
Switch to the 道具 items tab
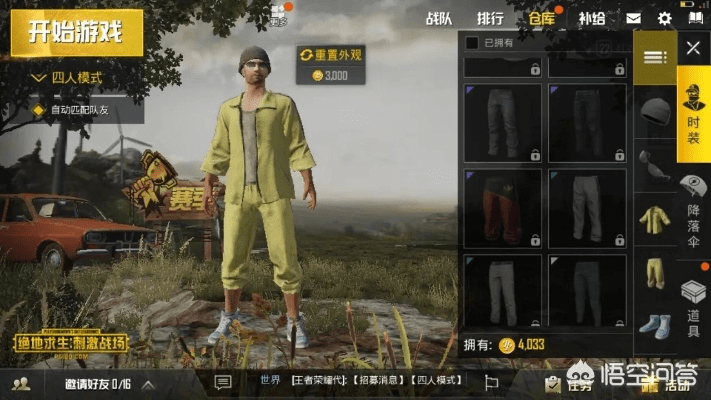(x=693, y=306)
